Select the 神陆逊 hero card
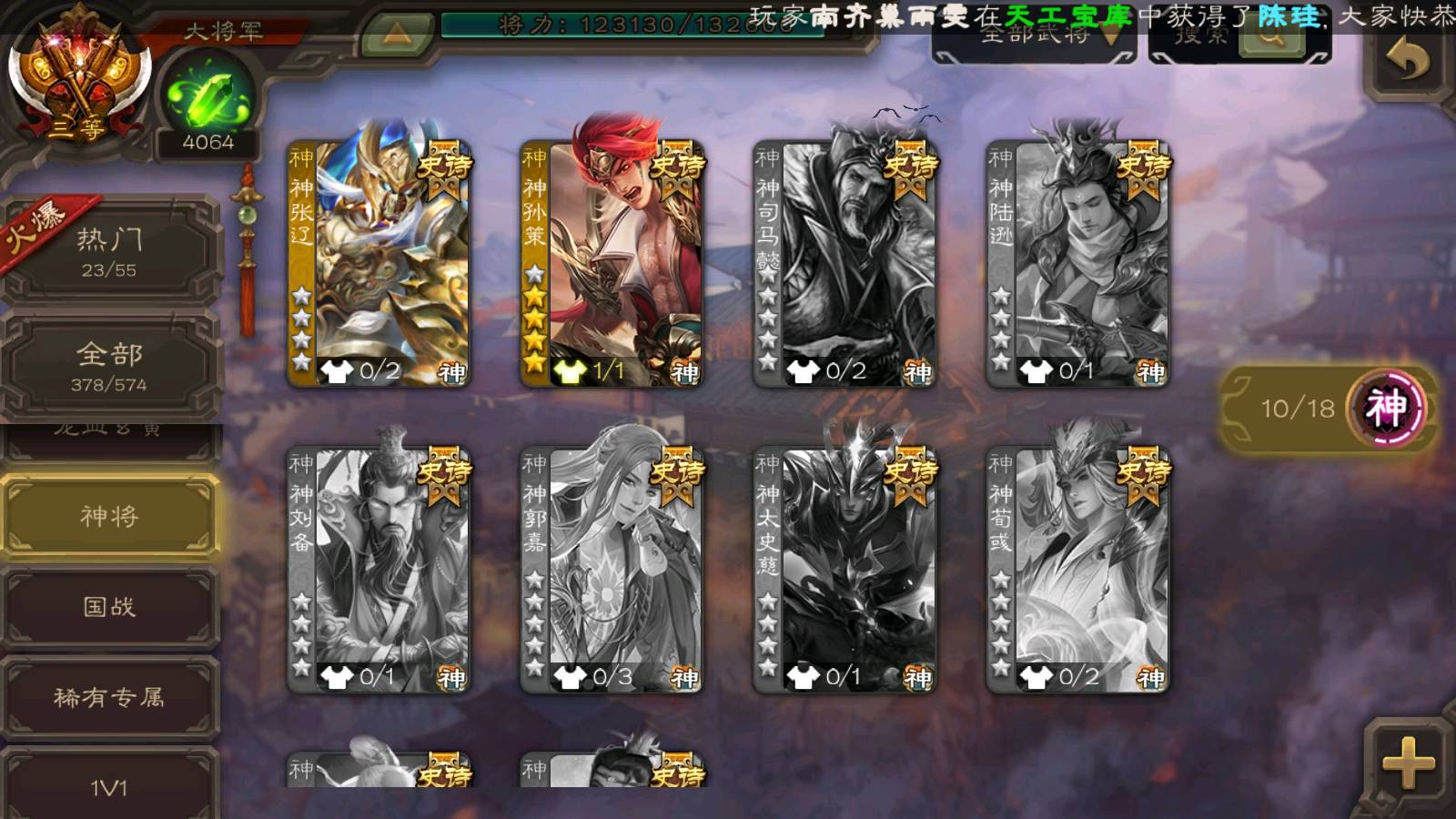Screen dimensions: 1456x819 click(x=1077, y=264)
